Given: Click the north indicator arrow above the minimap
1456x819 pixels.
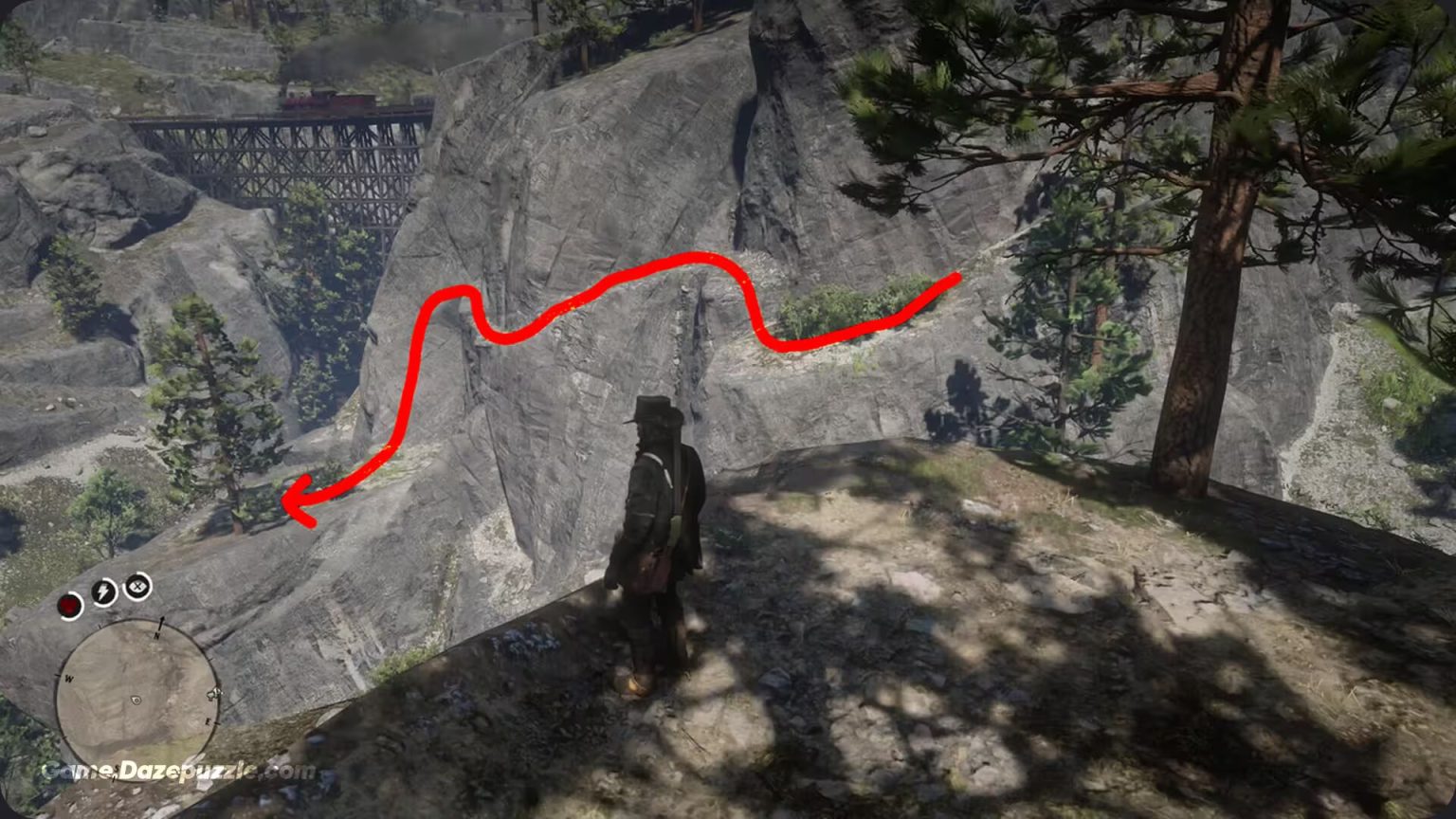Looking at the screenshot, I should click(161, 621).
